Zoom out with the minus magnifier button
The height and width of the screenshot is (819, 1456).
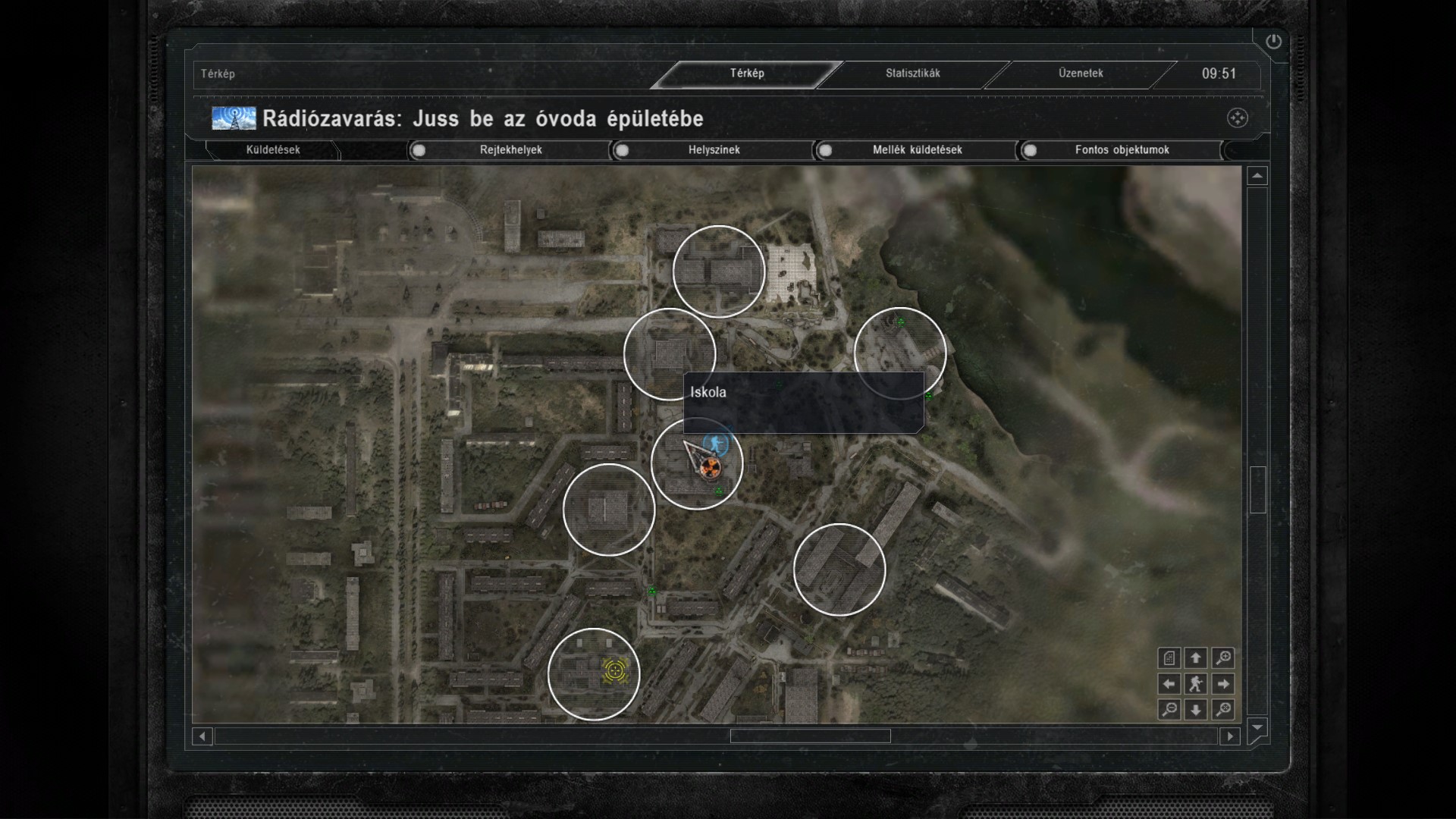point(1169,710)
